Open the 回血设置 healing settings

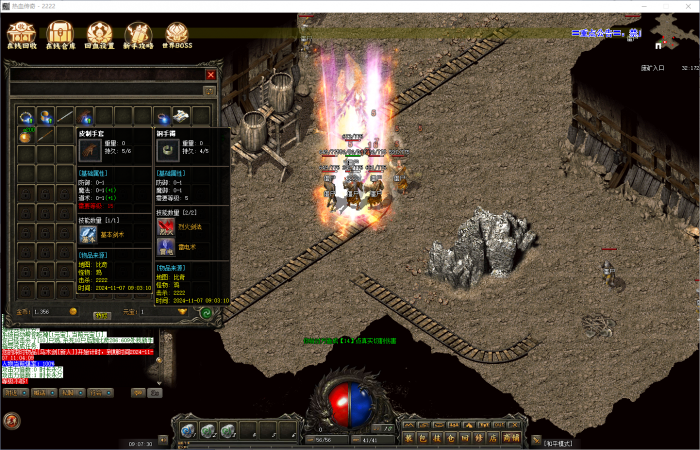click(x=98, y=37)
